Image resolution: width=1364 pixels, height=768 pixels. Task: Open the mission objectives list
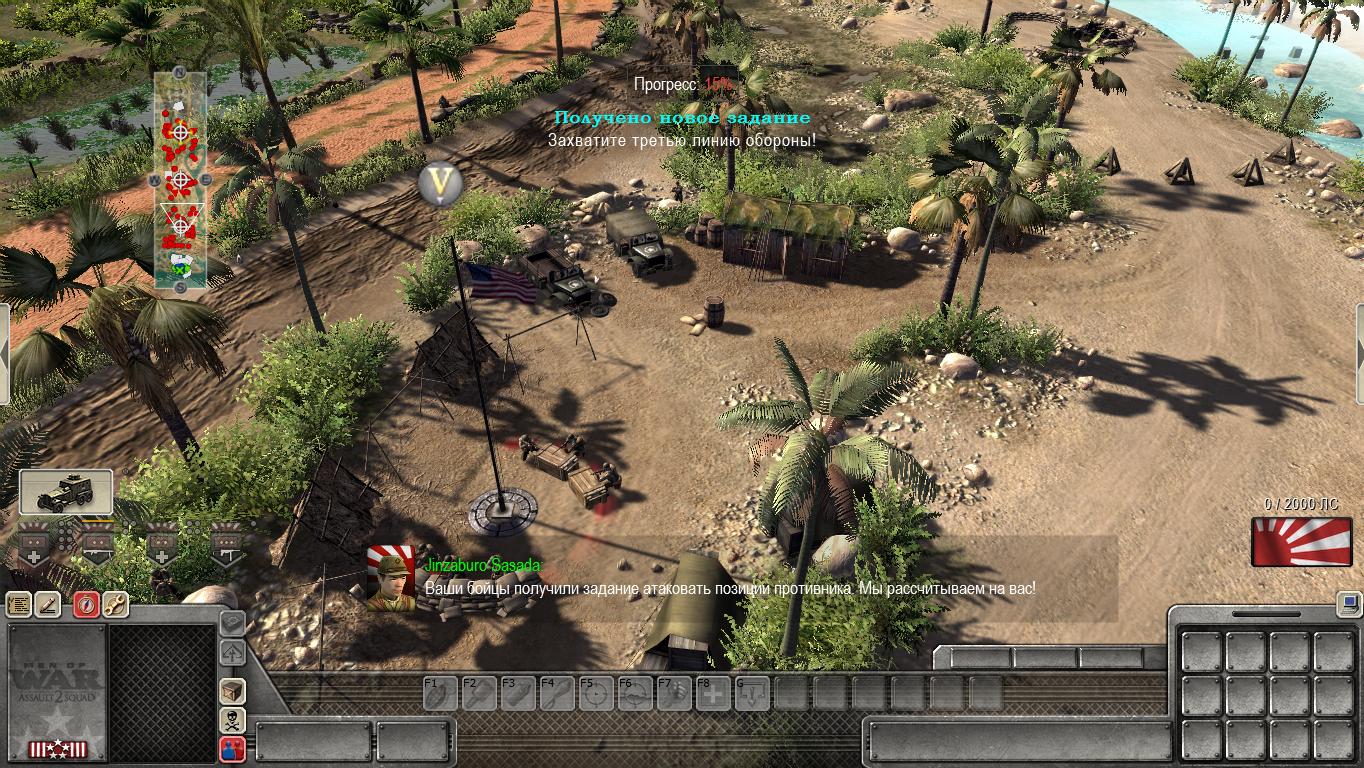[x=19, y=604]
